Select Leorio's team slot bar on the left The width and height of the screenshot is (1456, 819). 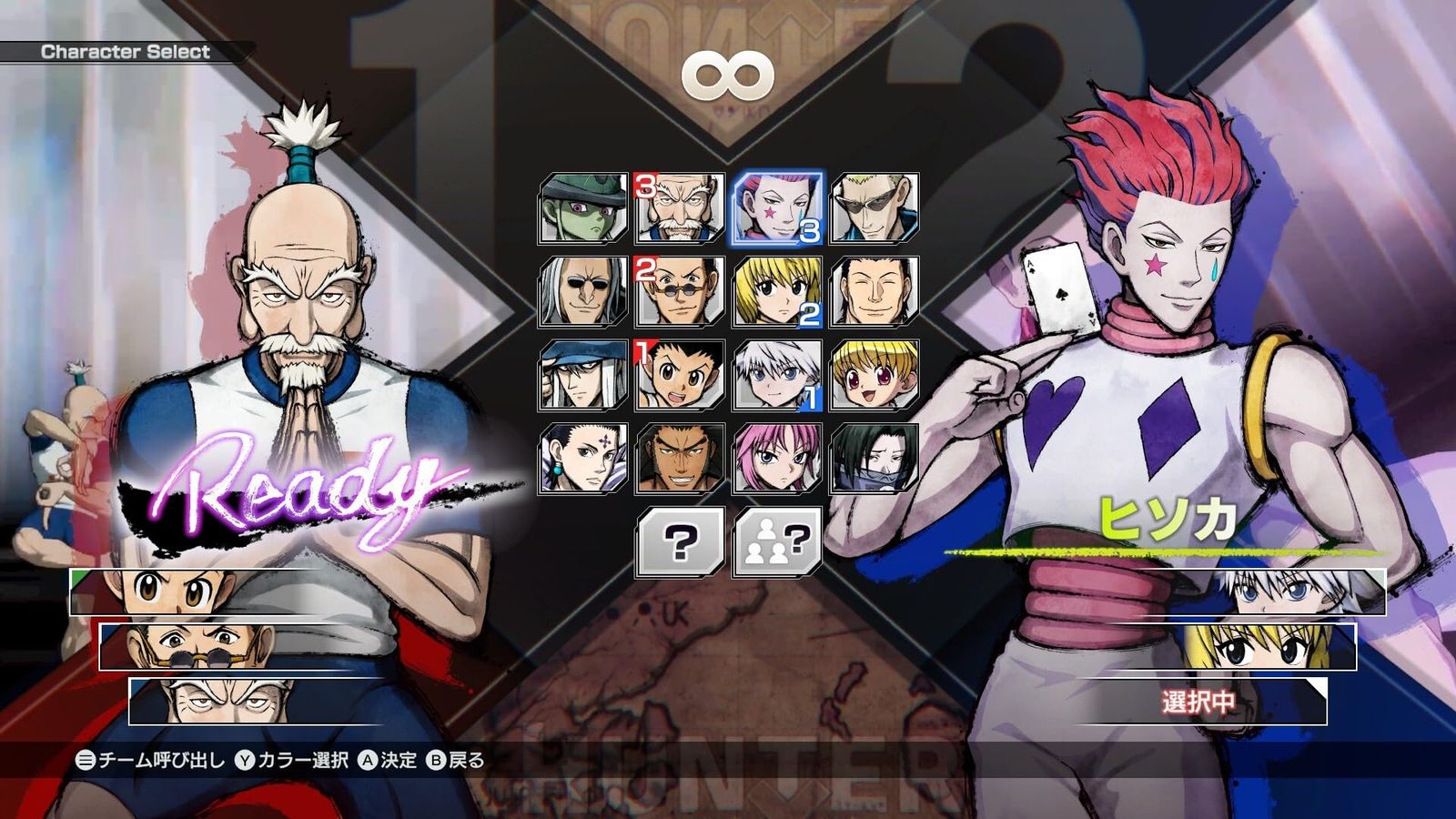coord(273,647)
